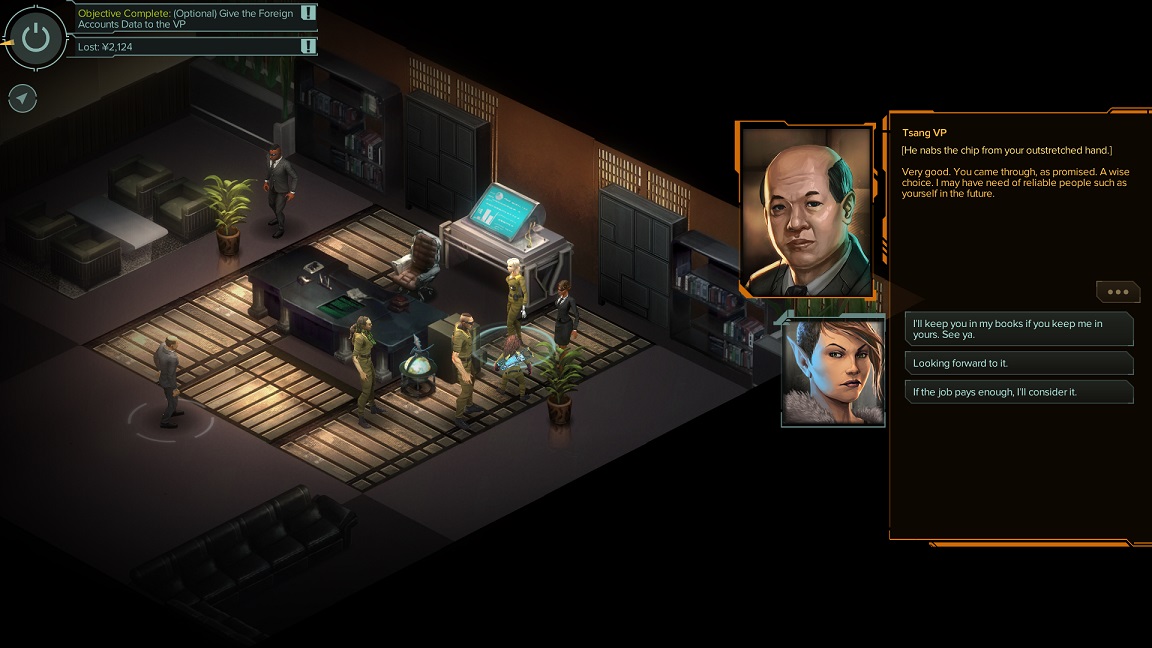This screenshot has height=648, width=1152.
Task: Click the ellipsis button in dialogue panel
Action: 1117,292
